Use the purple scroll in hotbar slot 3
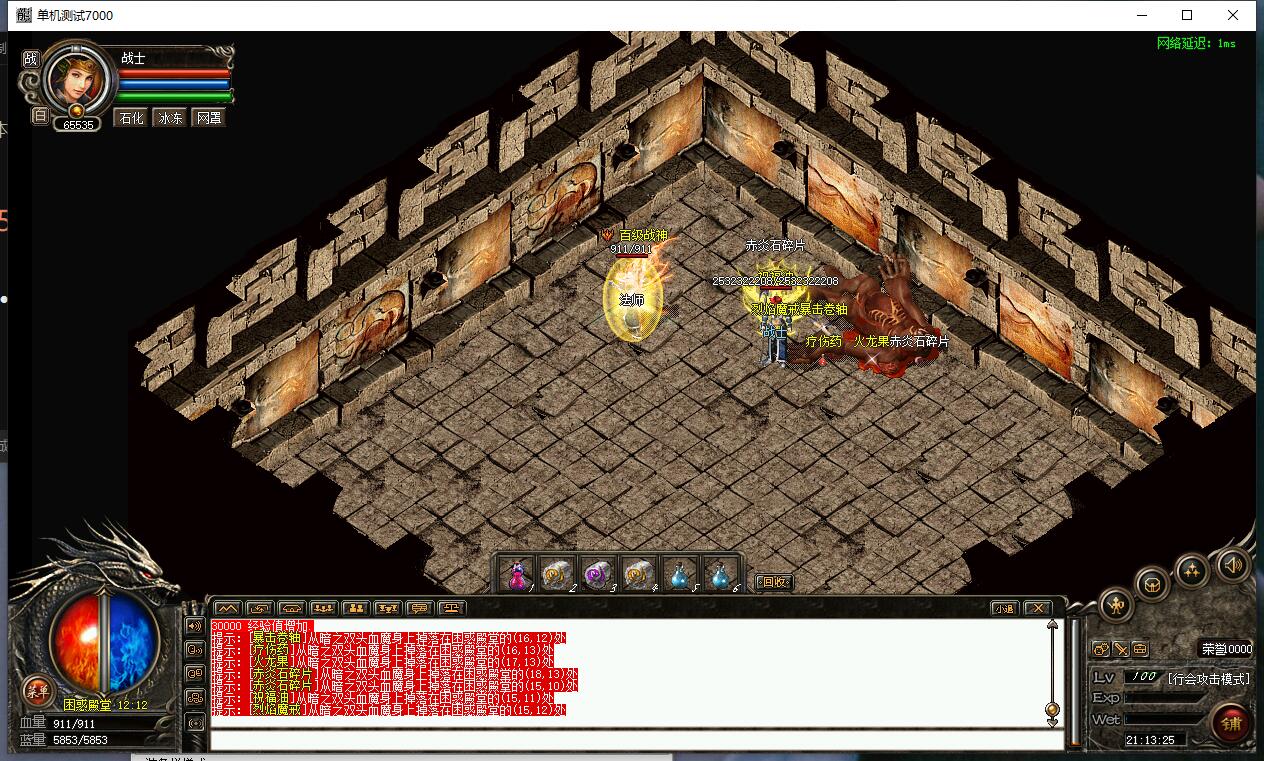 597,575
